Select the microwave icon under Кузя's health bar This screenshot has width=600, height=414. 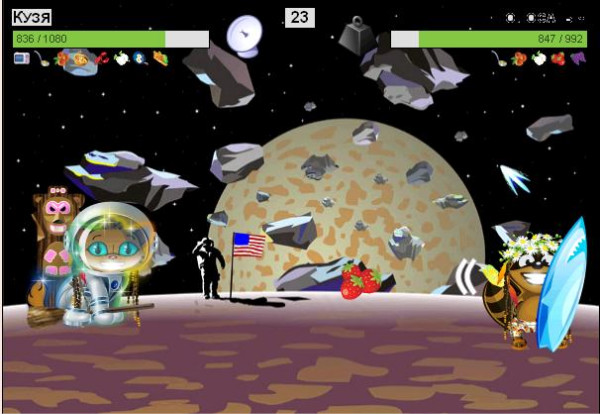(21, 59)
